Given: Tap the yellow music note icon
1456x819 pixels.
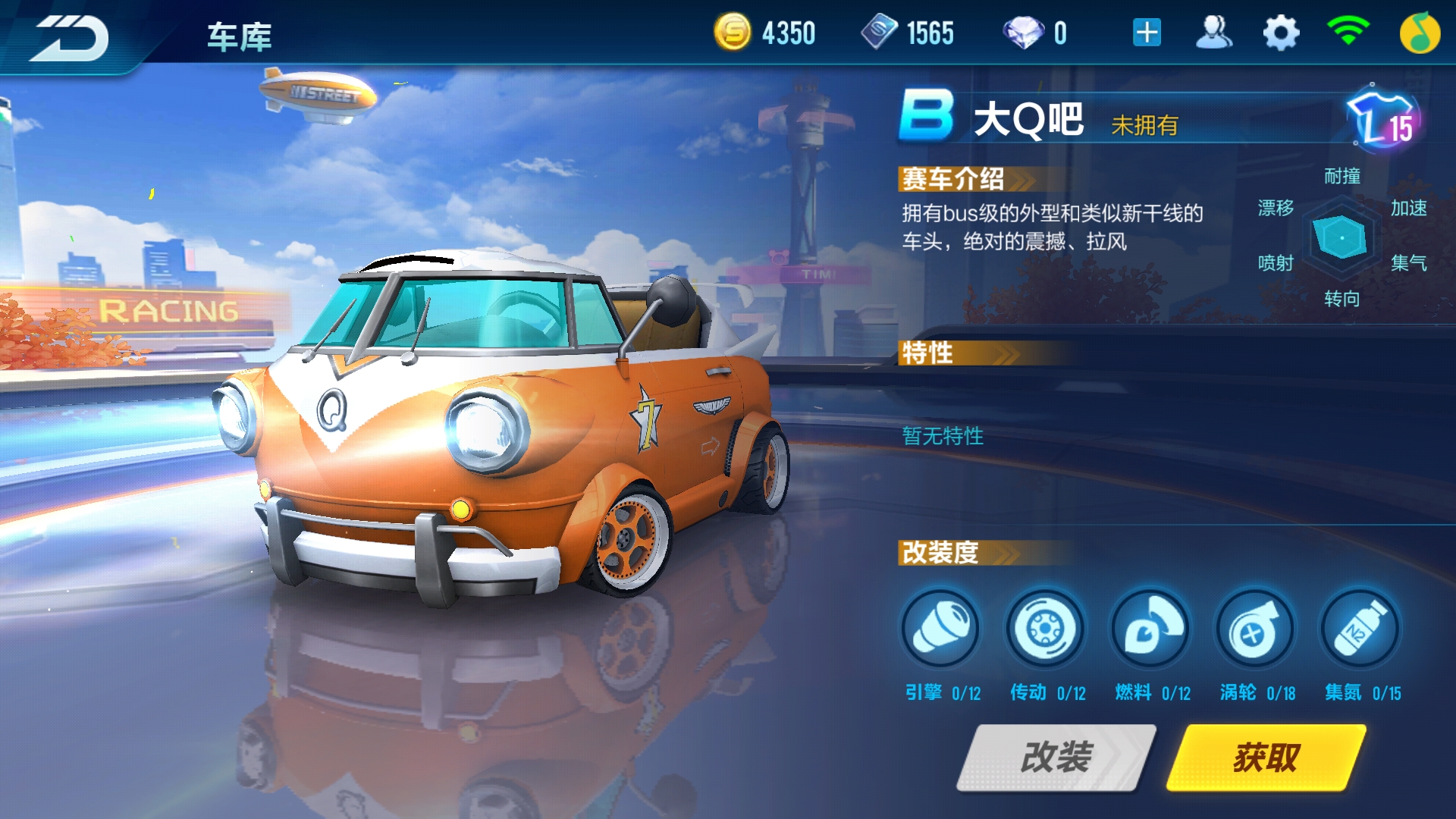Looking at the screenshot, I should click(1420, 33).
